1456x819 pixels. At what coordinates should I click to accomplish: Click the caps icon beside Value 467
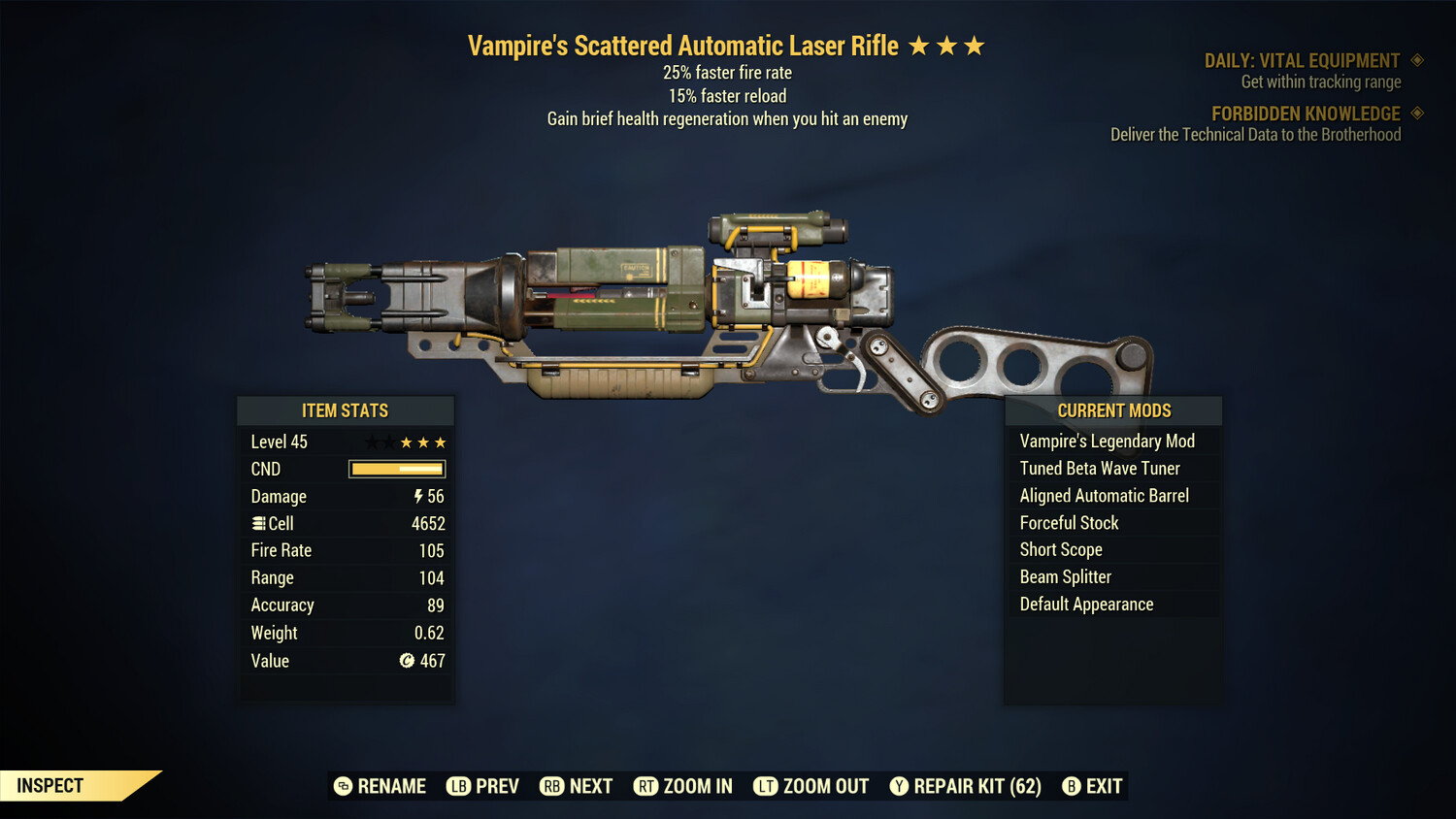coord(409,661)
